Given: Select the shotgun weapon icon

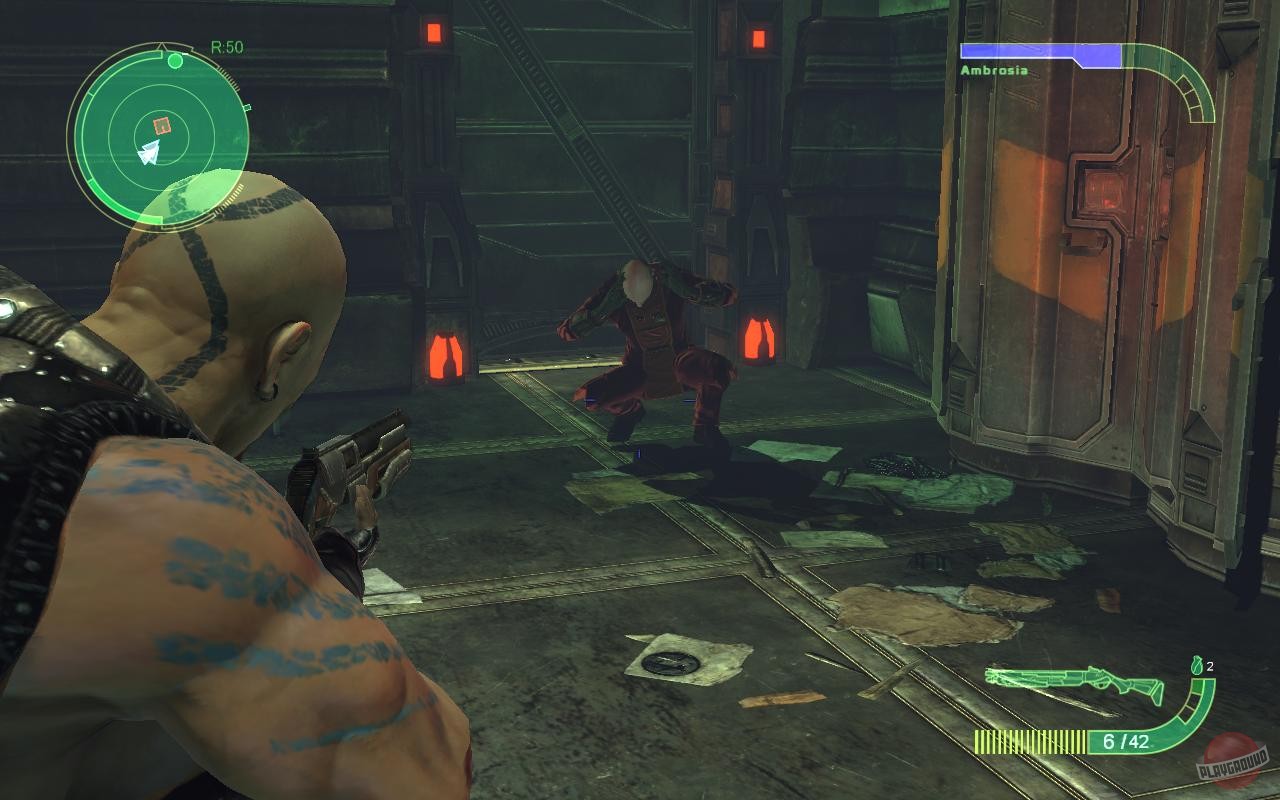Looking at the screenshot, I should pos(1075,680).
